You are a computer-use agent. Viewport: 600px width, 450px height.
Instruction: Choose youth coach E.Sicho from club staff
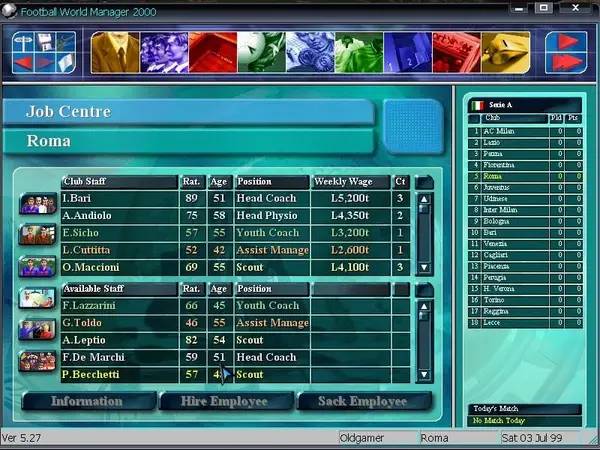(x=120, y=232)
